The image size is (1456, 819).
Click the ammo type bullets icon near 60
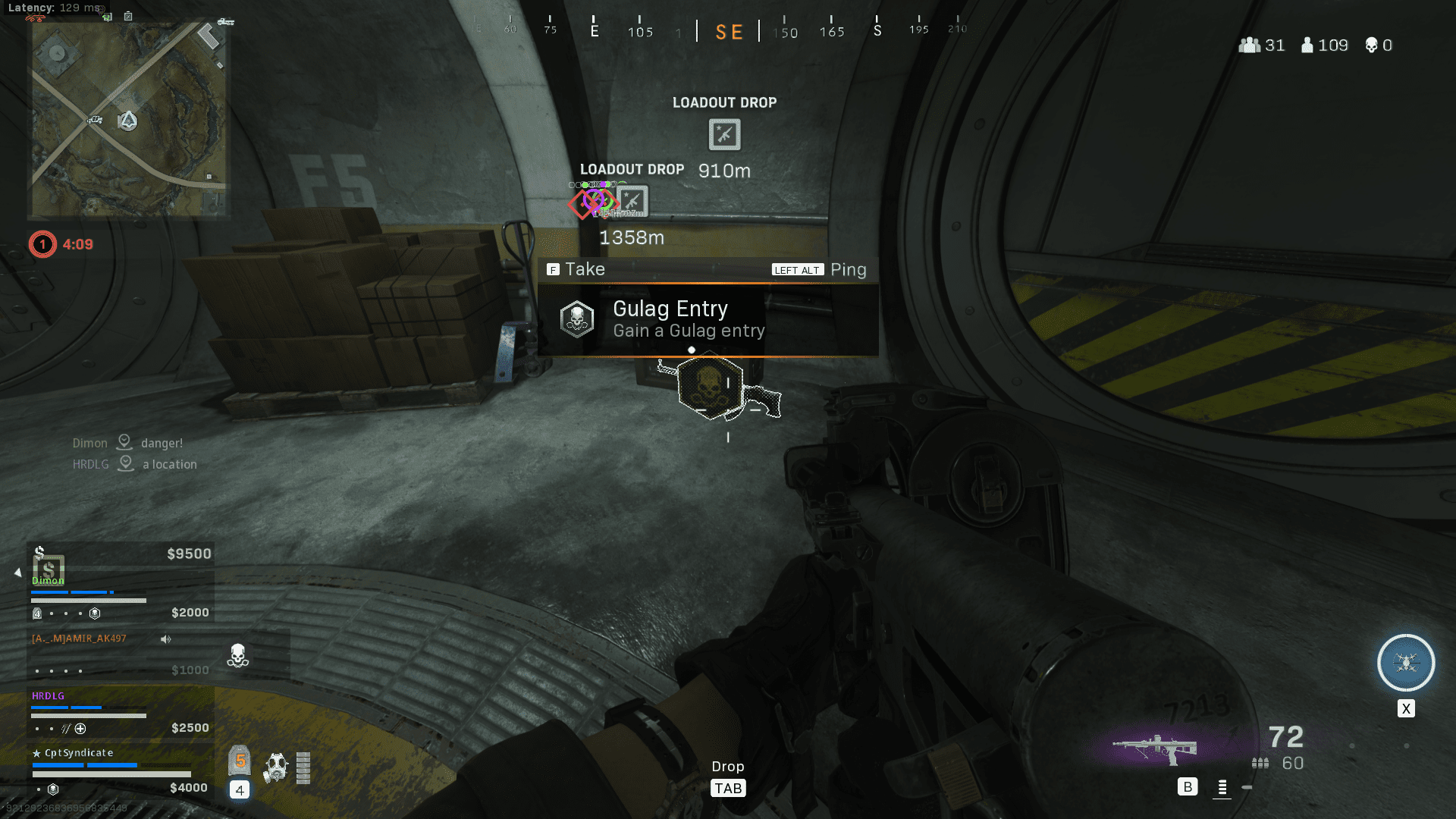(x=1259, y=764)
